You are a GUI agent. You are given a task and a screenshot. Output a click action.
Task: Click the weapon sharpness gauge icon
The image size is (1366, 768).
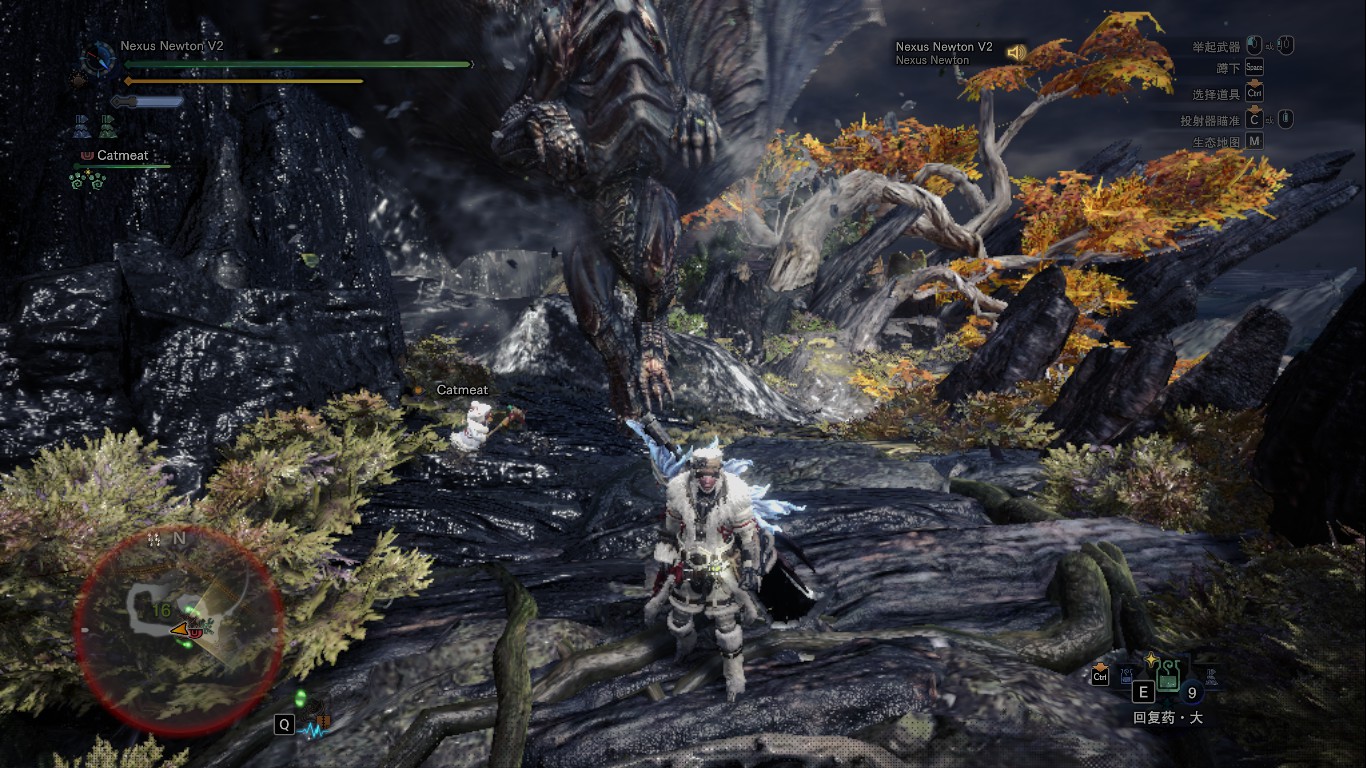(x=147, y=101)
